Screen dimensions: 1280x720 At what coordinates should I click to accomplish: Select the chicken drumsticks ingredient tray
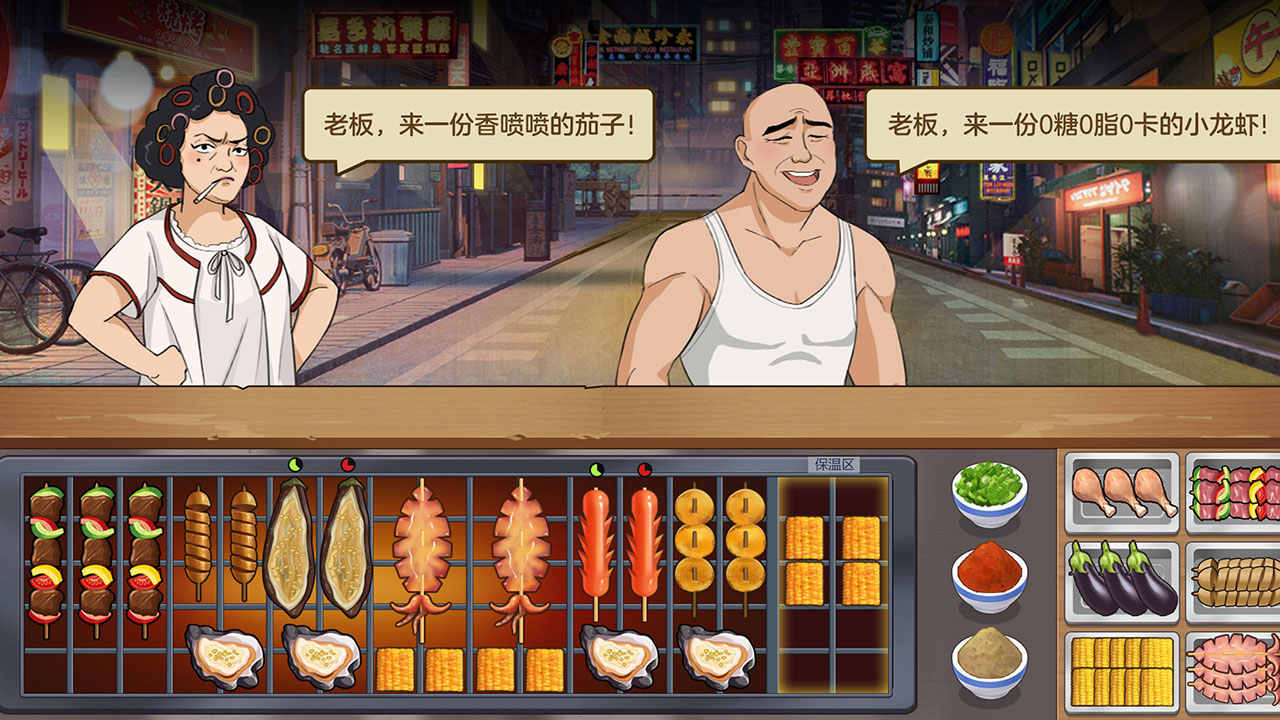tap(1120, 490)
